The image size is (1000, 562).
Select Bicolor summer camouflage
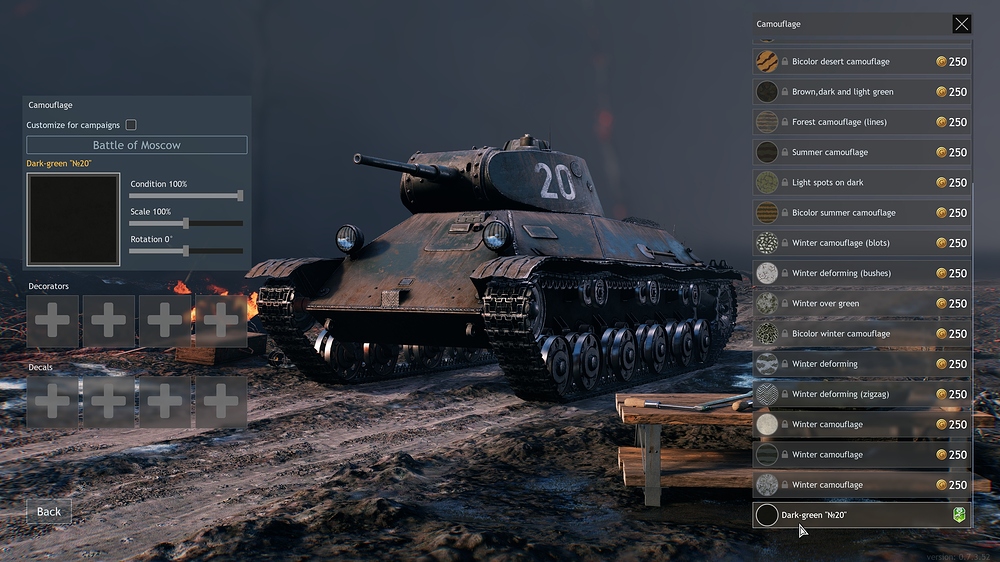861,213
